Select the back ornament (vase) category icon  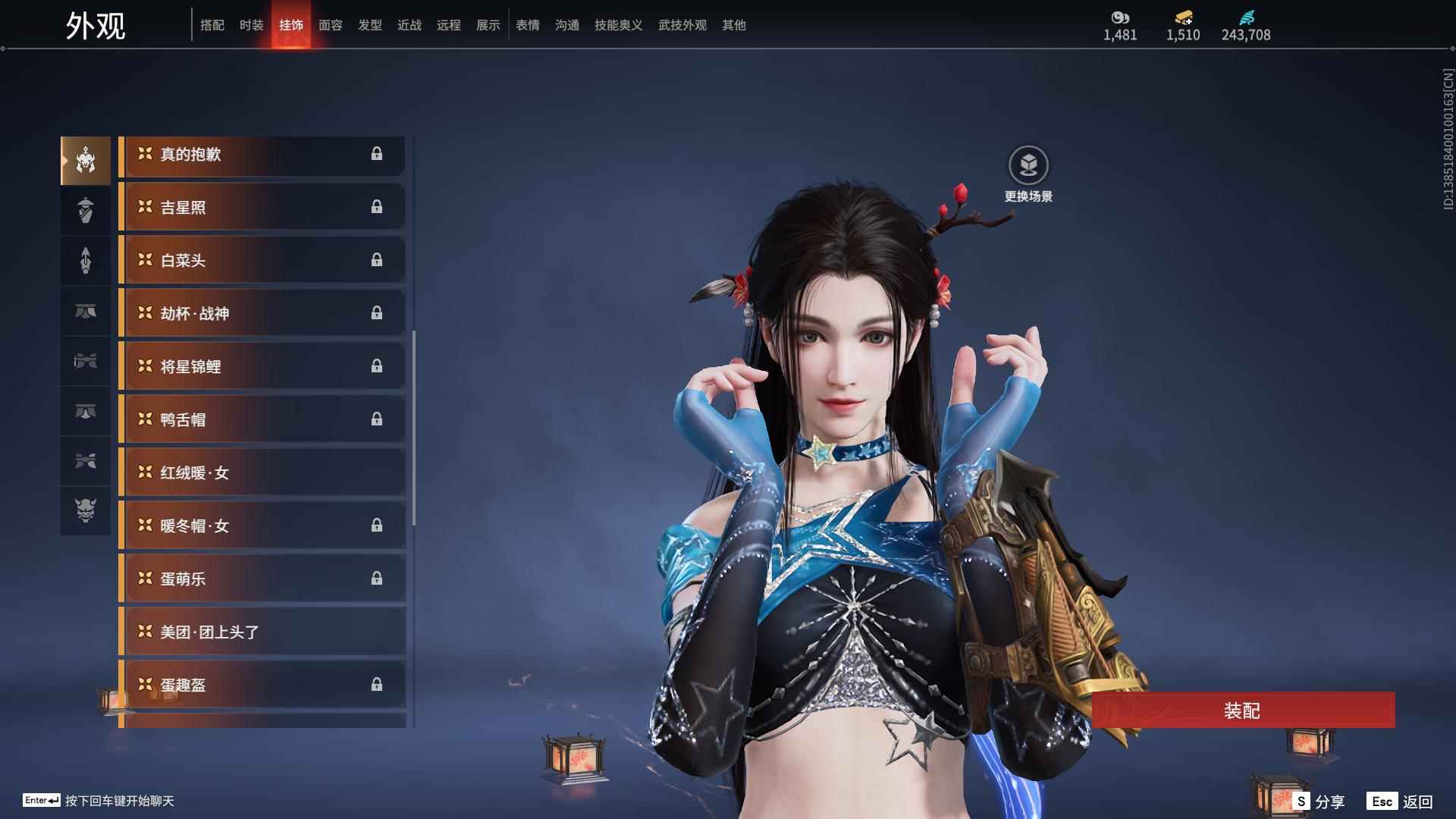86,210
